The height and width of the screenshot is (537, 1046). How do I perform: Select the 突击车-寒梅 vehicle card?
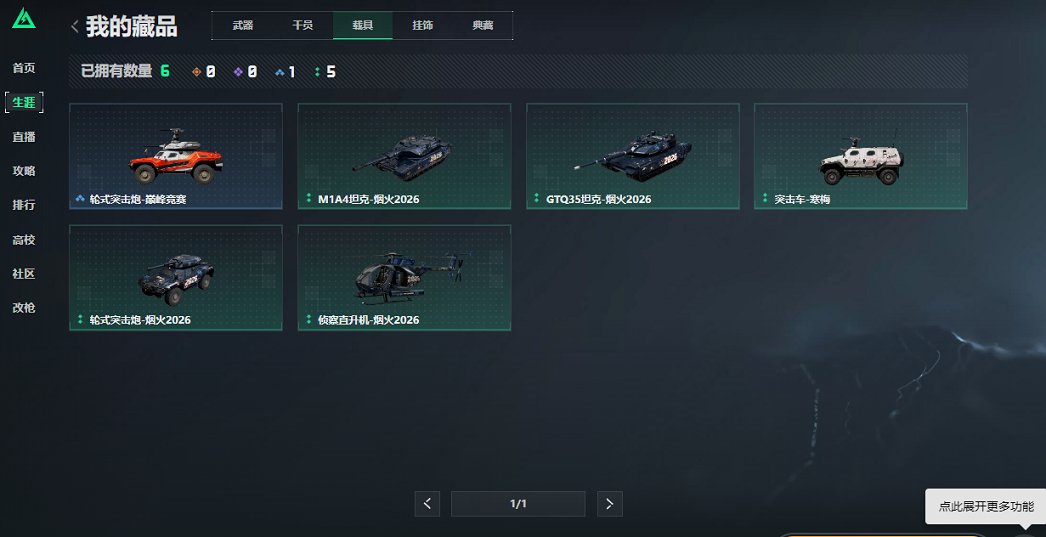860,156
